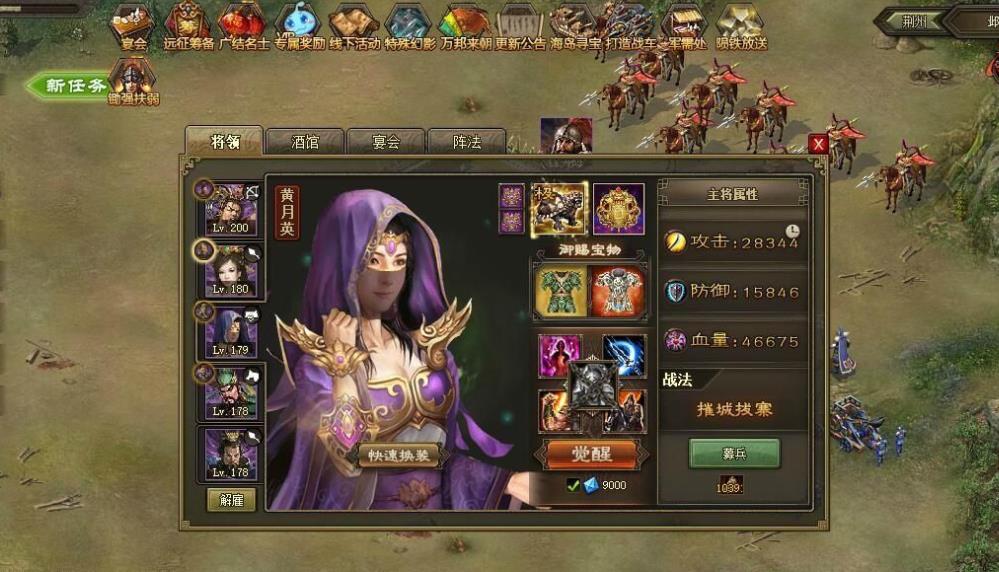Viewport: 999px width, 572px height.
Task: Open the 更新公告 update notice icon
Action: click(x=520, y=26)
